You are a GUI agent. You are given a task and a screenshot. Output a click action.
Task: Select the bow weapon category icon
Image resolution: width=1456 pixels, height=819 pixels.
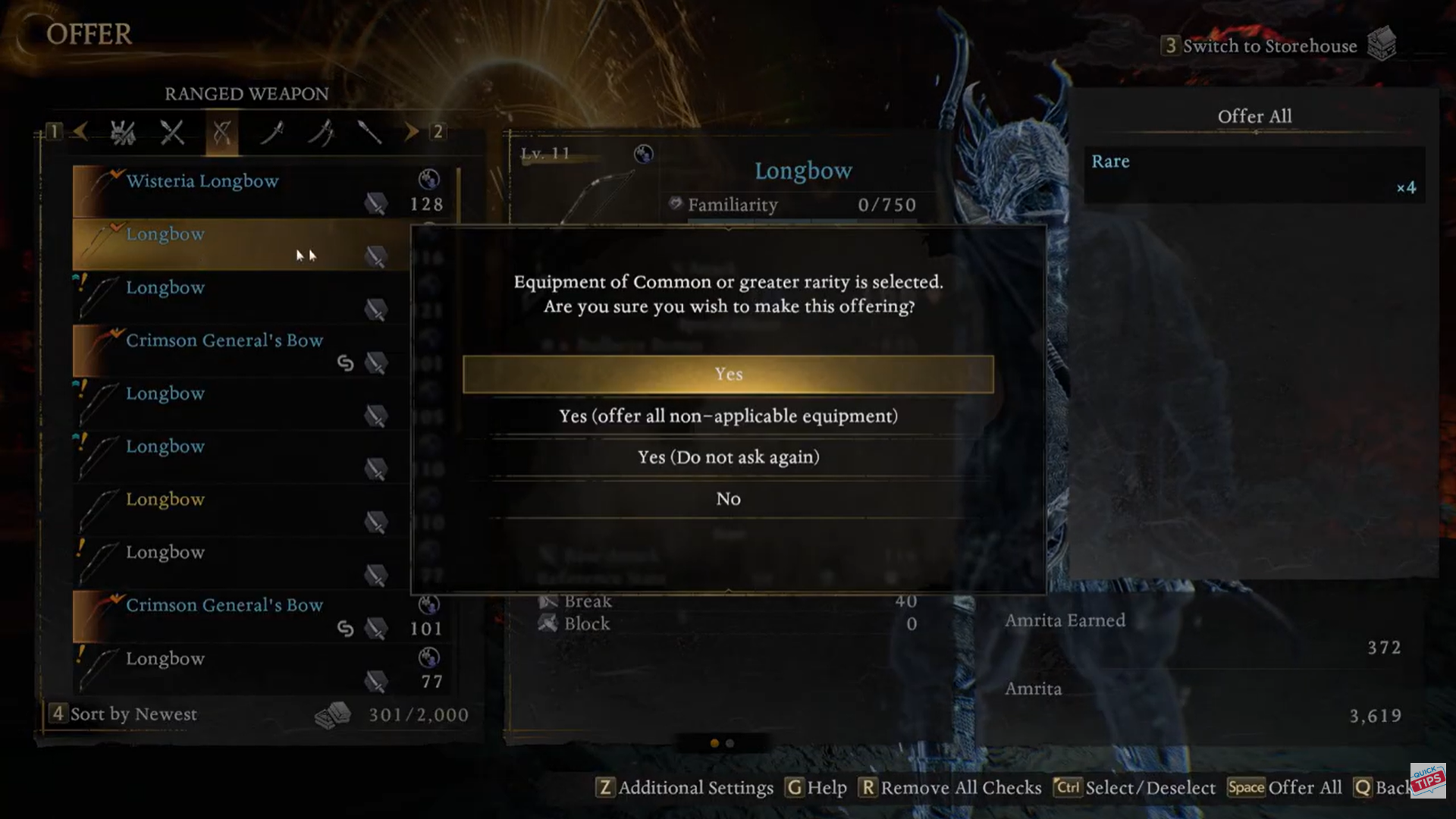coord(221,133)
